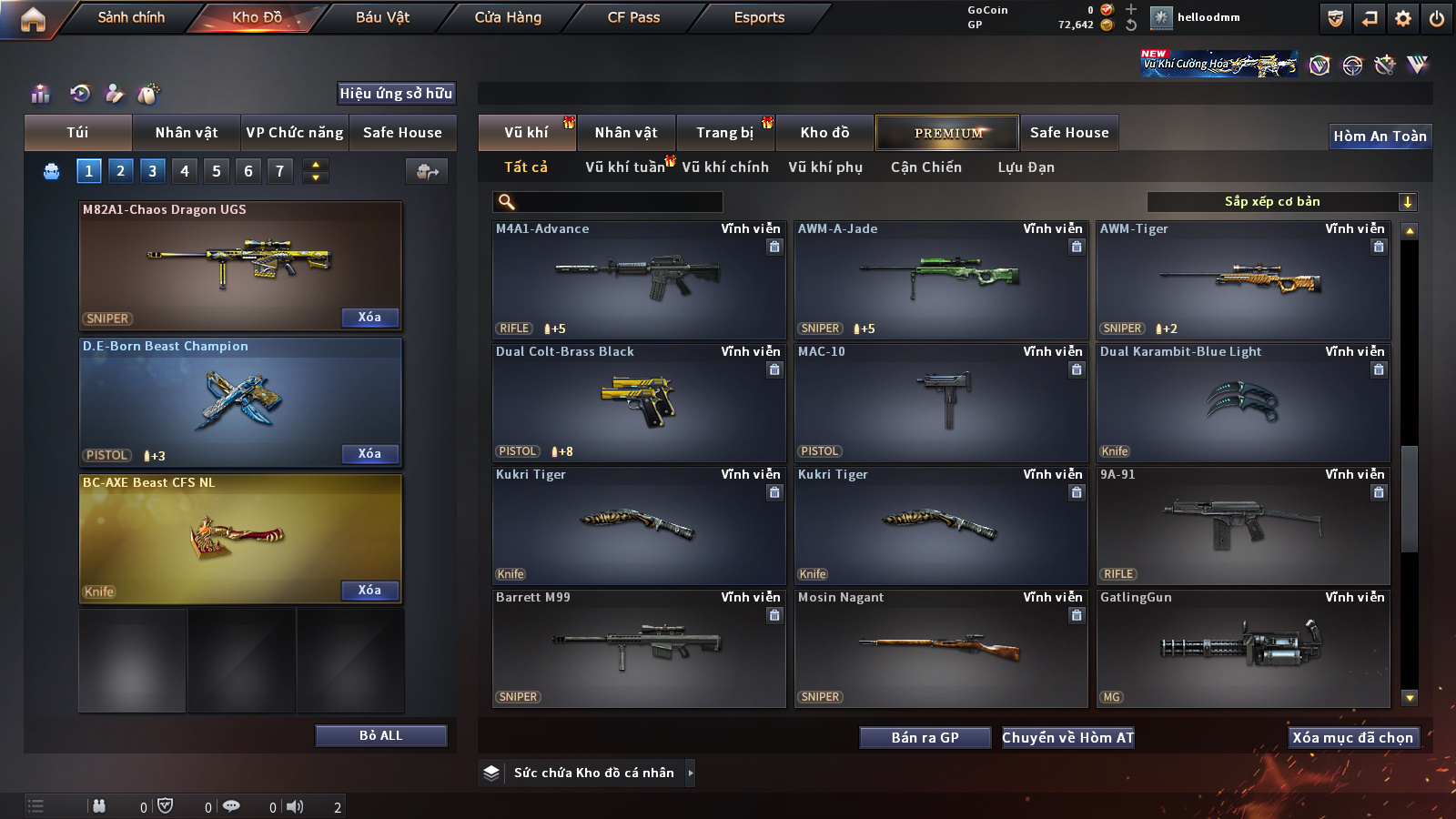Open the Sắp xếp cơ bản sort dropdown

[x=1282, y=202]
